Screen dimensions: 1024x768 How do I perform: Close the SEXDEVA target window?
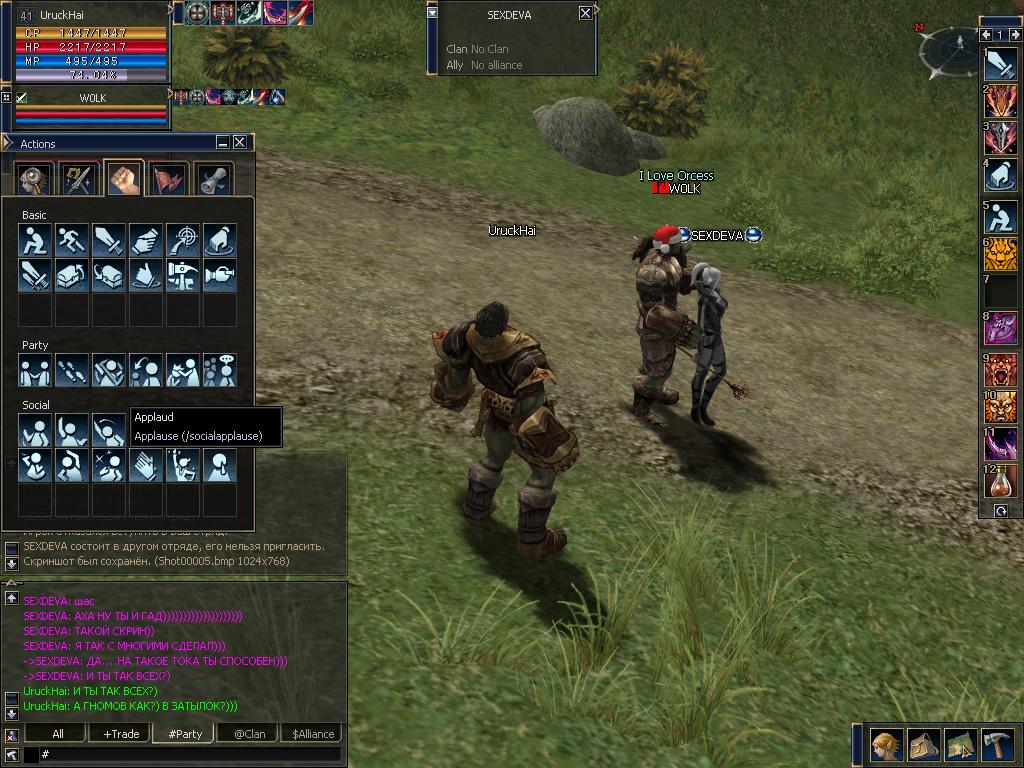point(585,13)
